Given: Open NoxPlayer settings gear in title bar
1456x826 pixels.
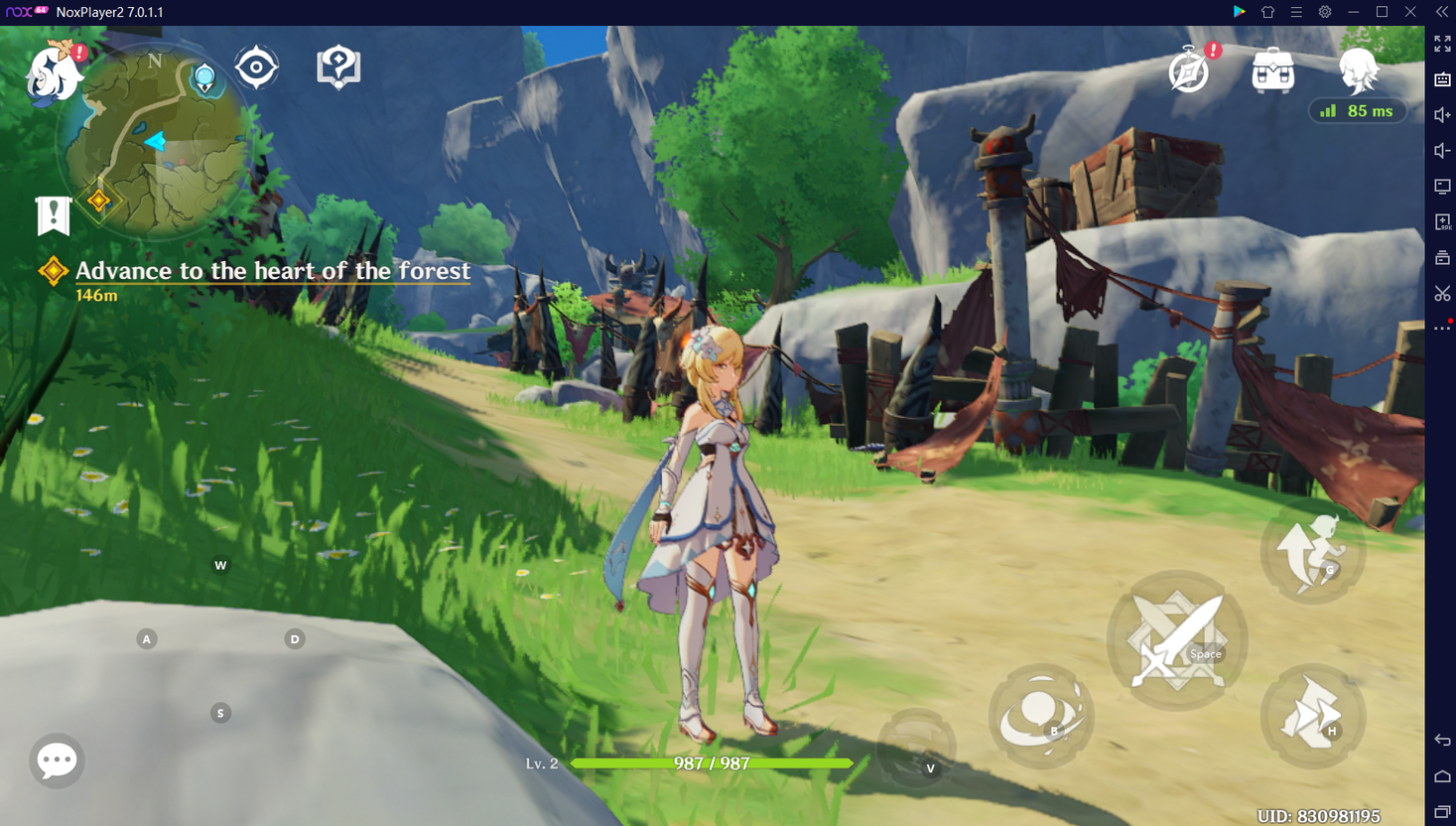Looking at the screenshot, I should coord(1325,12).
